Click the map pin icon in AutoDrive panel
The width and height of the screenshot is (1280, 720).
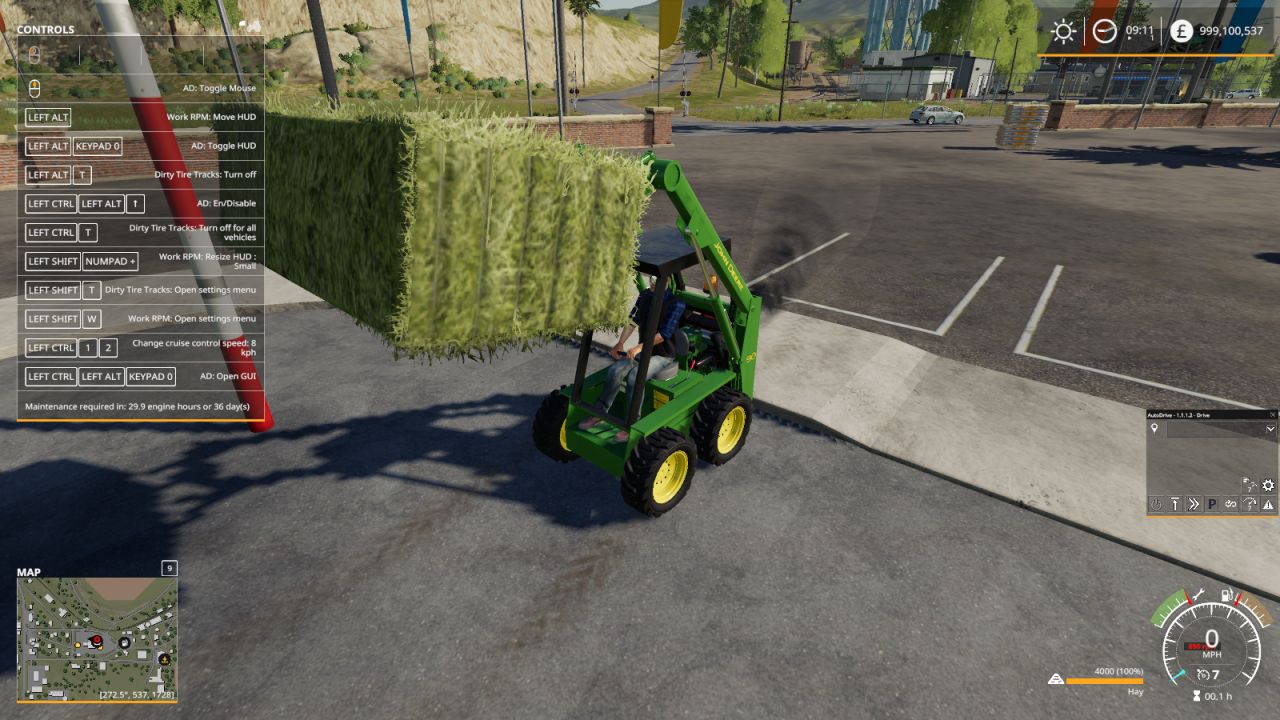(x=1154, y=427)
